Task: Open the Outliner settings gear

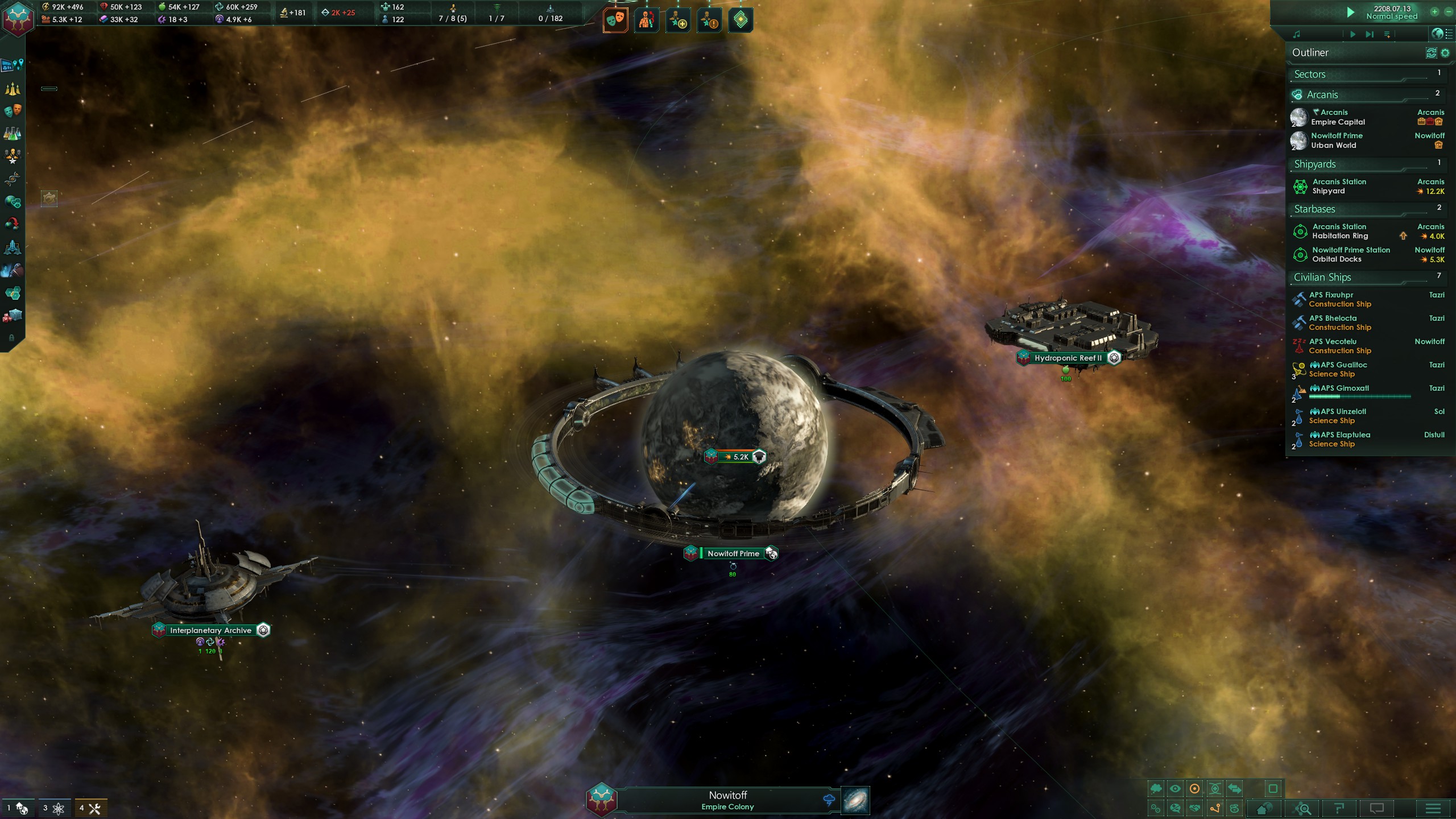Action: click(1445, 53)
